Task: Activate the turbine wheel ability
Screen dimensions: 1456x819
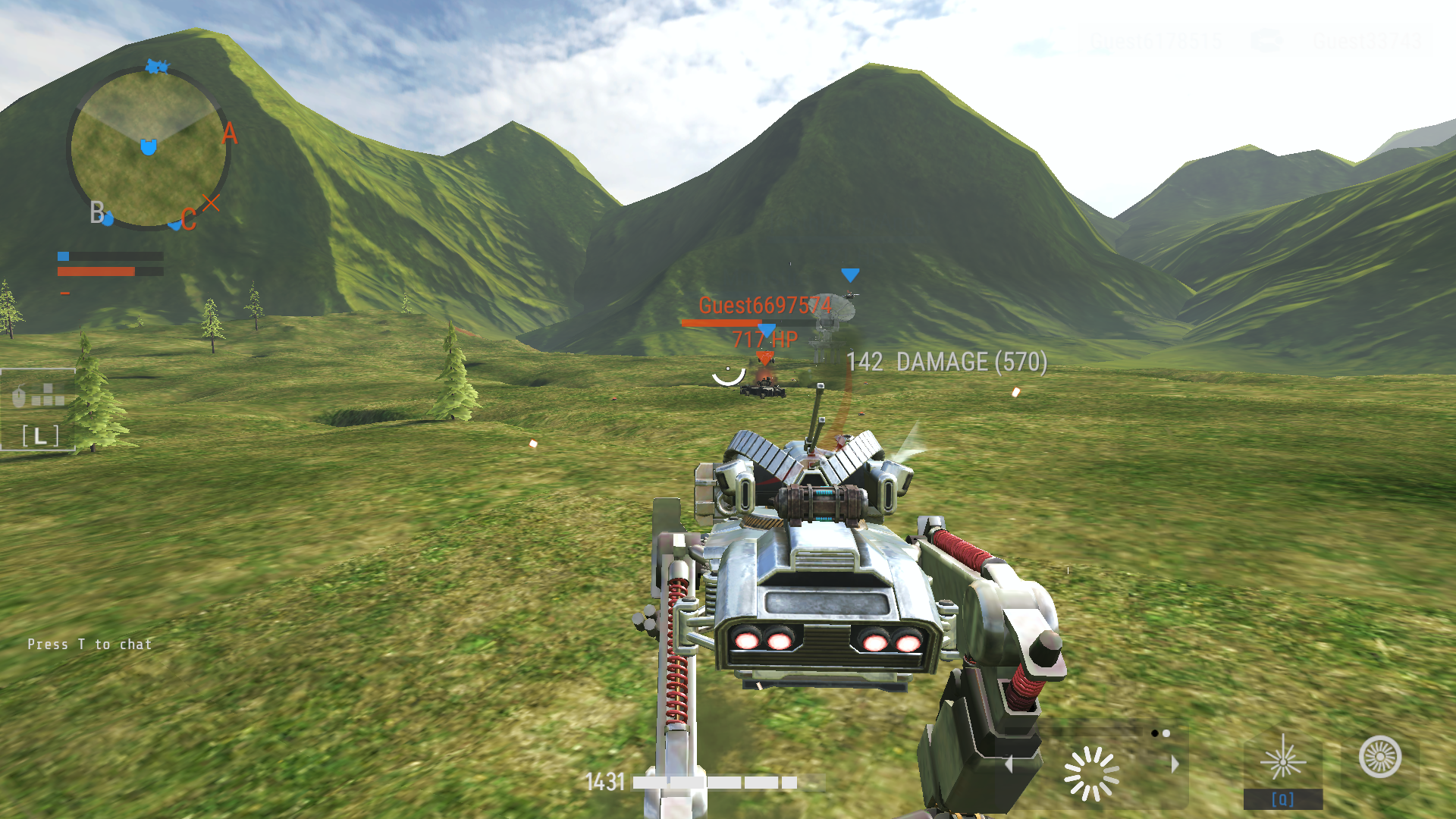Action: pos(1380,757)
